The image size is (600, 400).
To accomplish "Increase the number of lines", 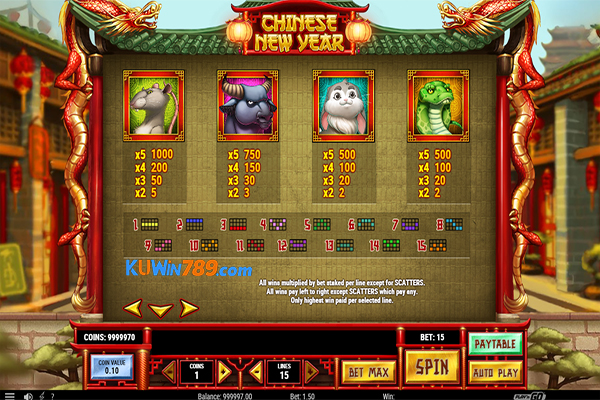I will 312,372.
